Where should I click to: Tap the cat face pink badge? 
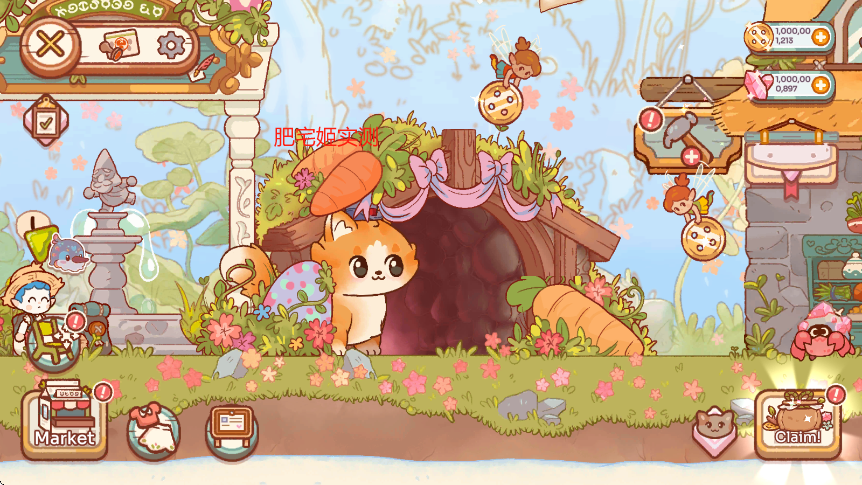[714, 430]
